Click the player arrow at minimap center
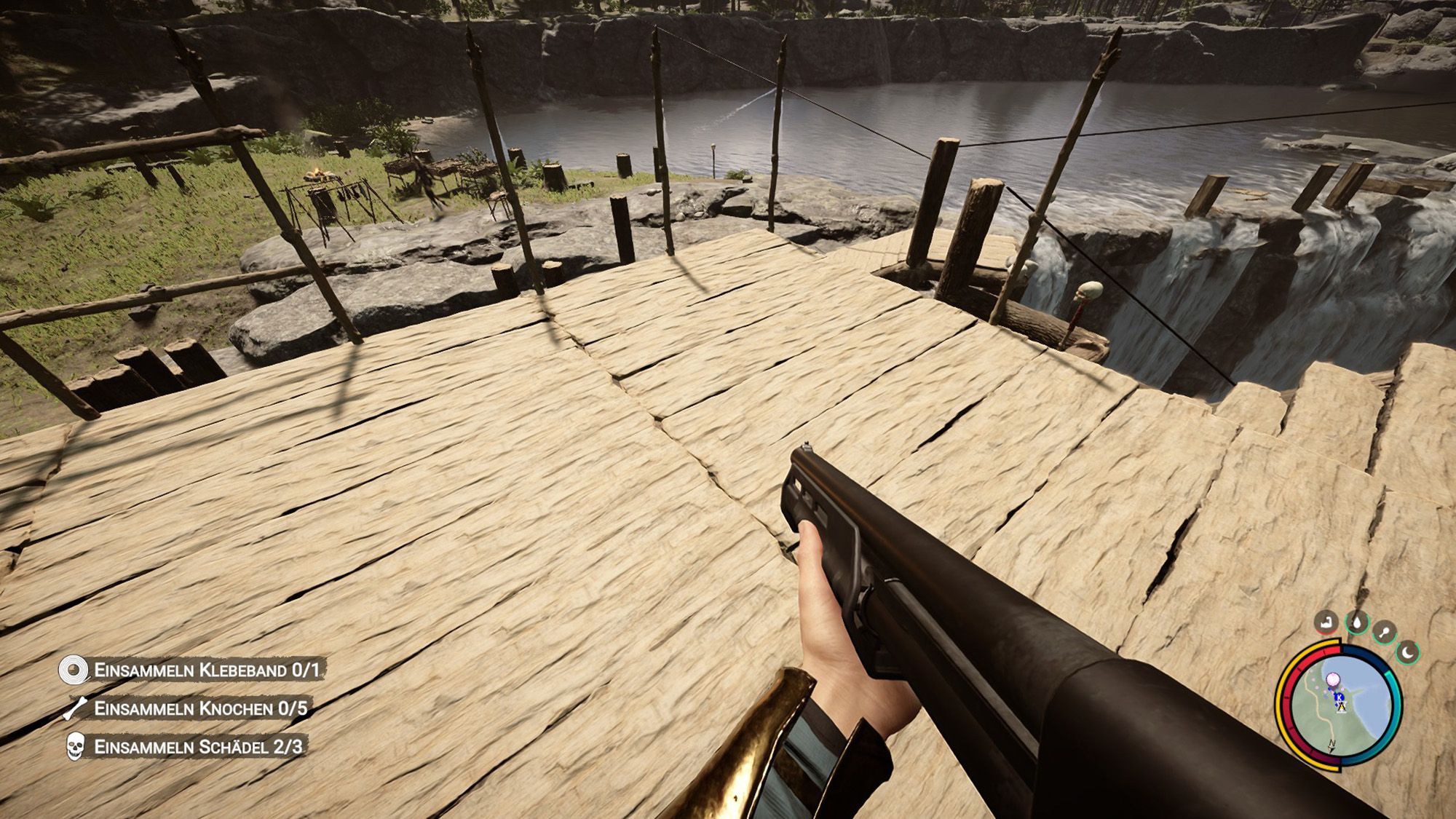This screenshot has width=1456, height=819. click(1342, 706)
